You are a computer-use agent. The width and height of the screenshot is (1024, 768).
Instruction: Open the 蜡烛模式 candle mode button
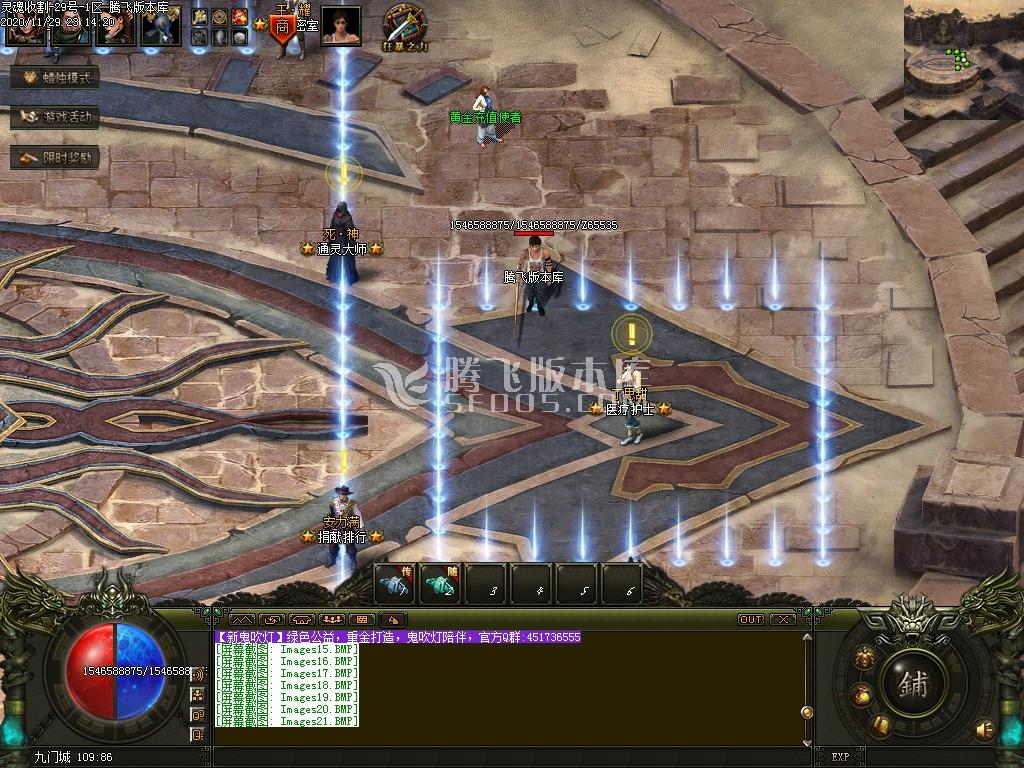(56, 78)
